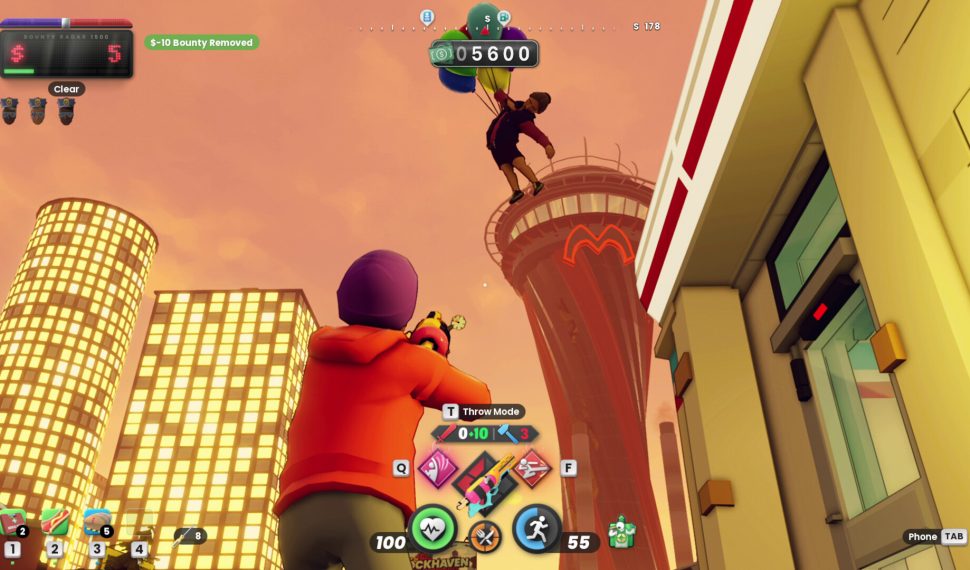This screenshot has width=970, height=570.
Task: Dismiss the Bounty Removed notification
Action: tap(202, 43)
